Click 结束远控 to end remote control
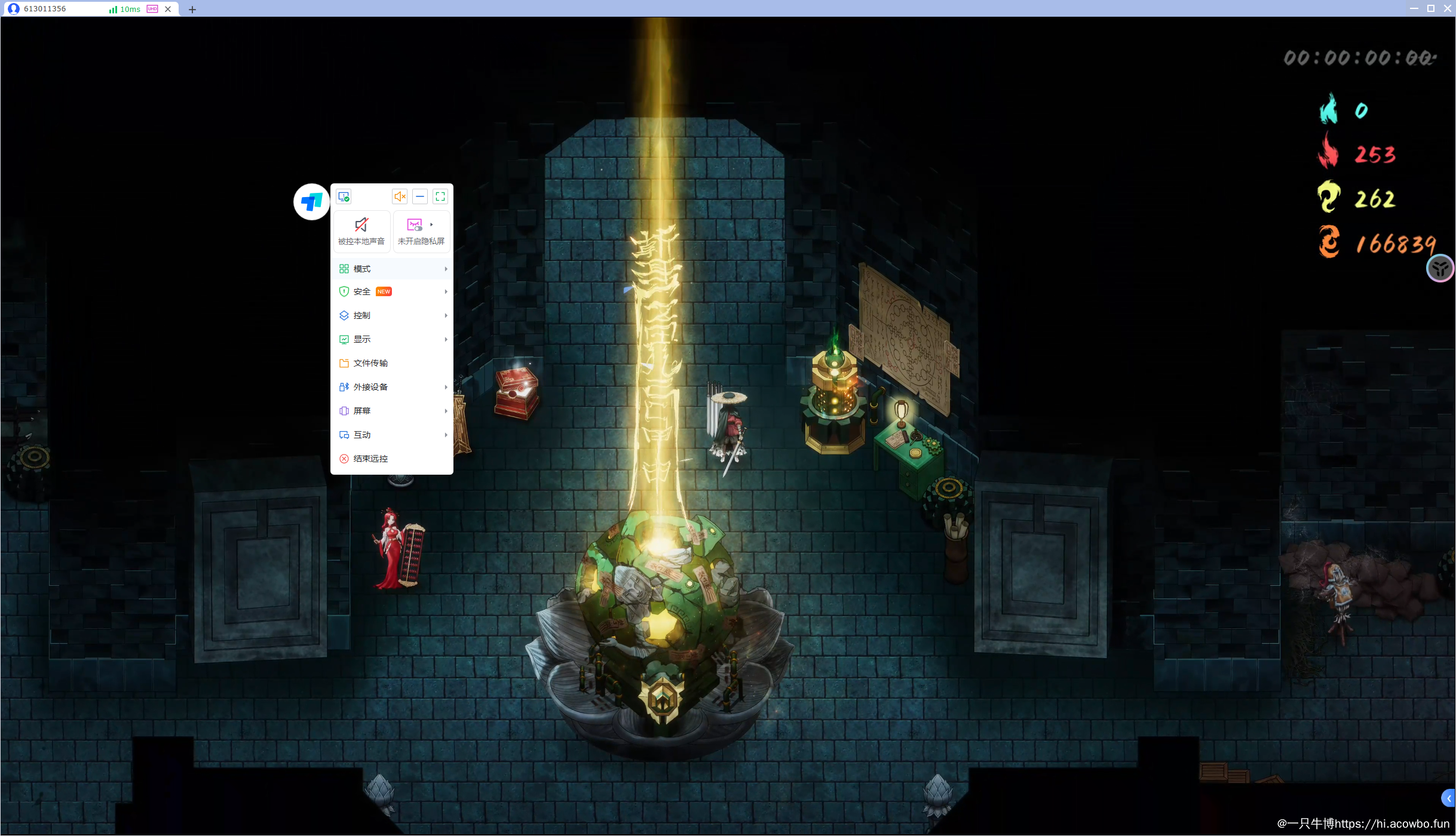This screenshot has height=836, width=1456. tap(370, 459)
